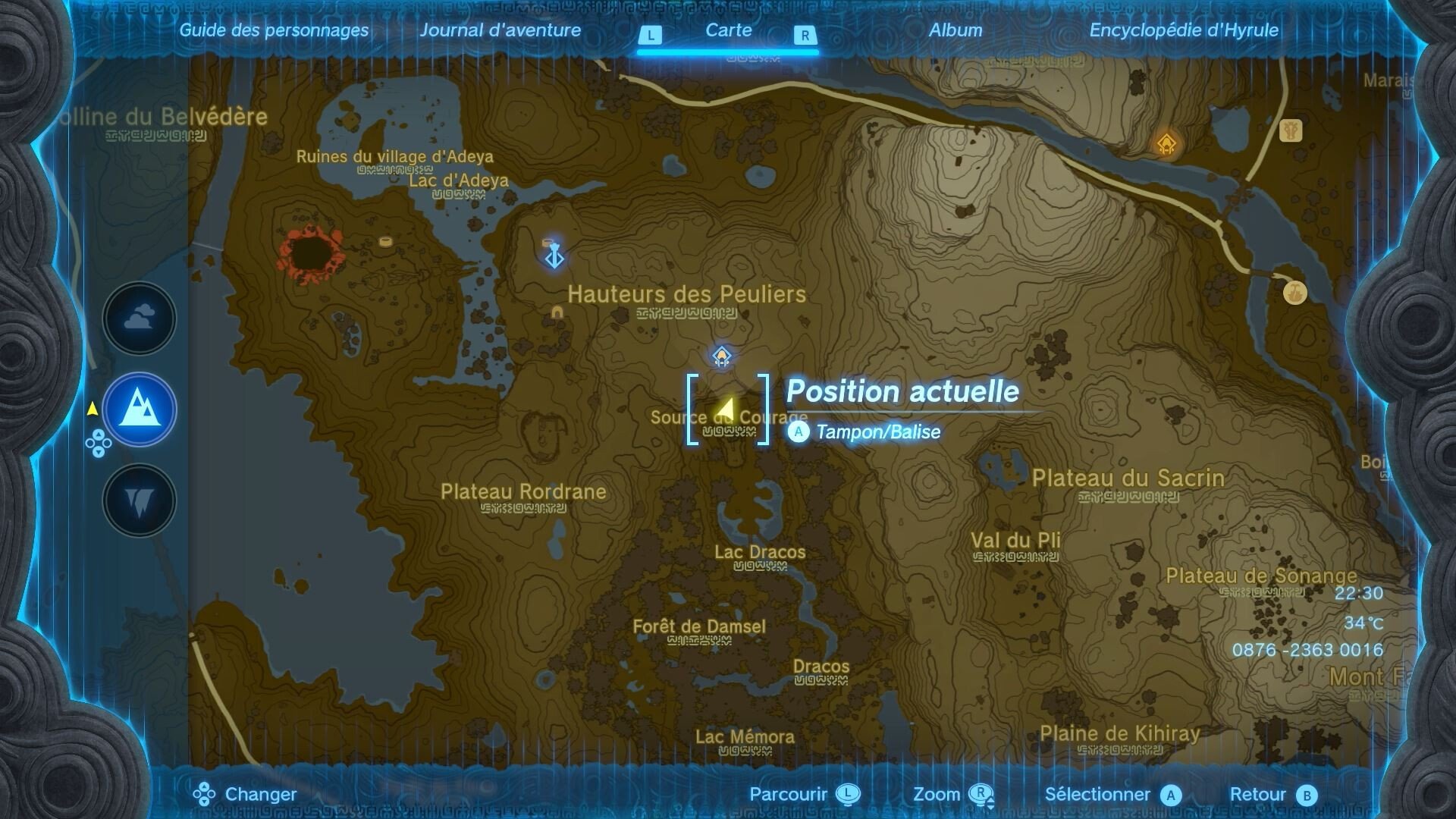Switch to the Journal d'aventure tab

[500, 30]
